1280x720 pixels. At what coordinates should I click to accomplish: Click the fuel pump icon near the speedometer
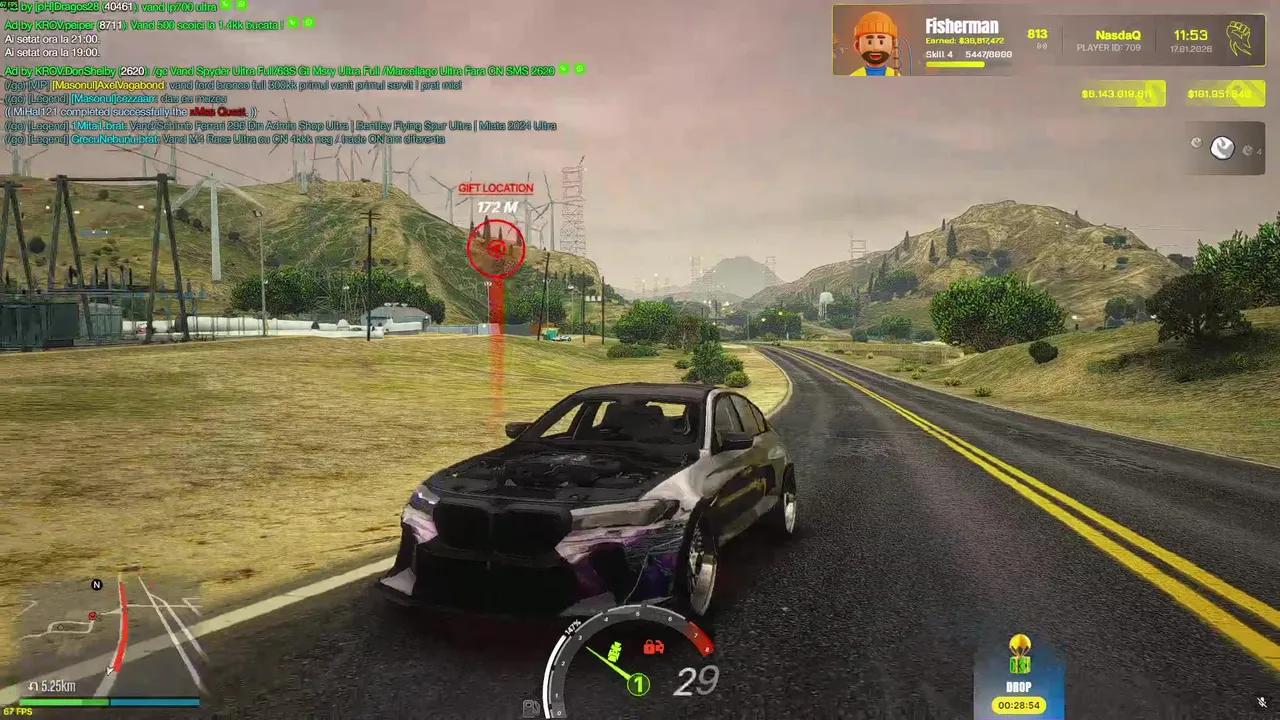coord(531,707)
